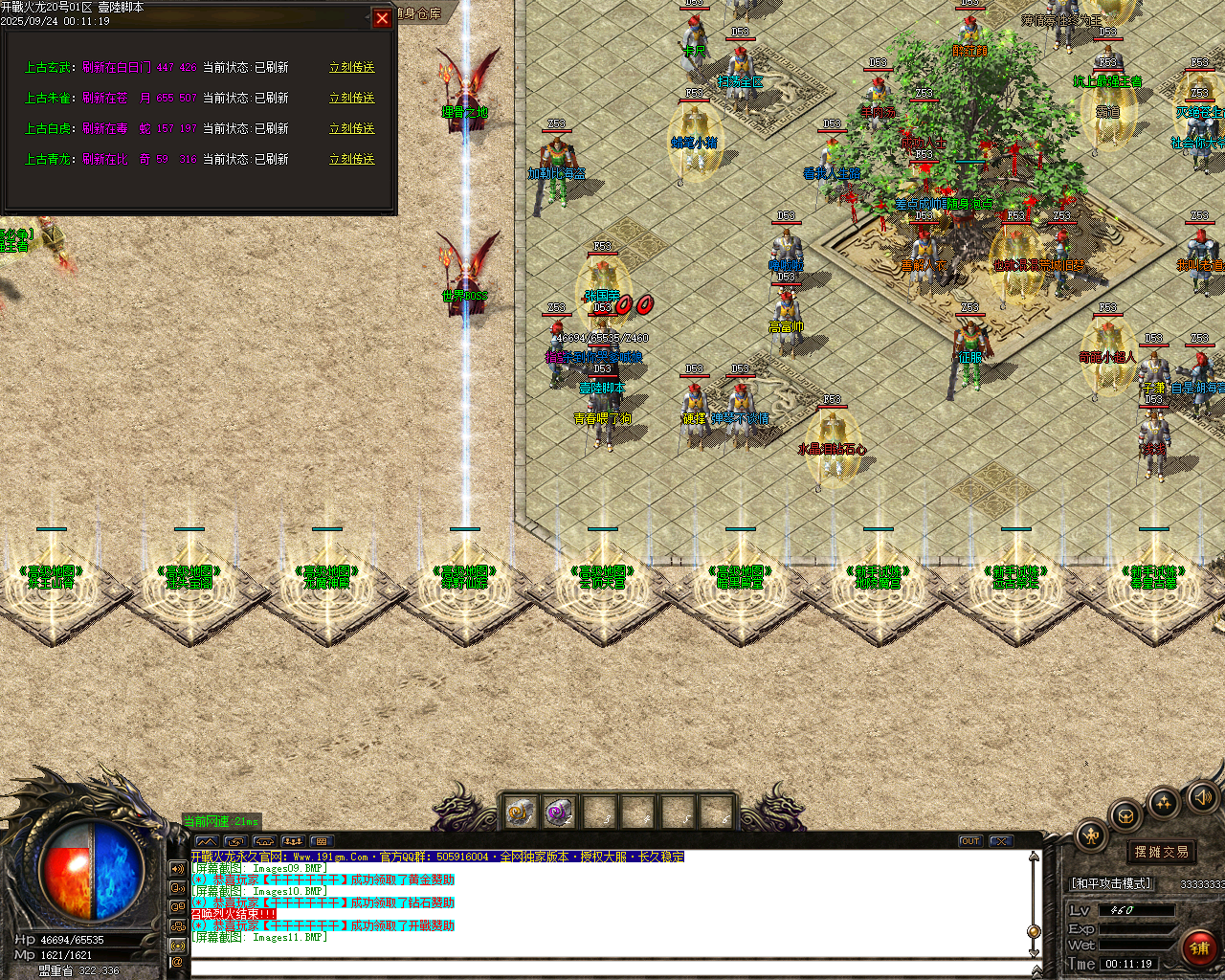
Task: Select the first potion in the quickslot bar
Action: 522,813
